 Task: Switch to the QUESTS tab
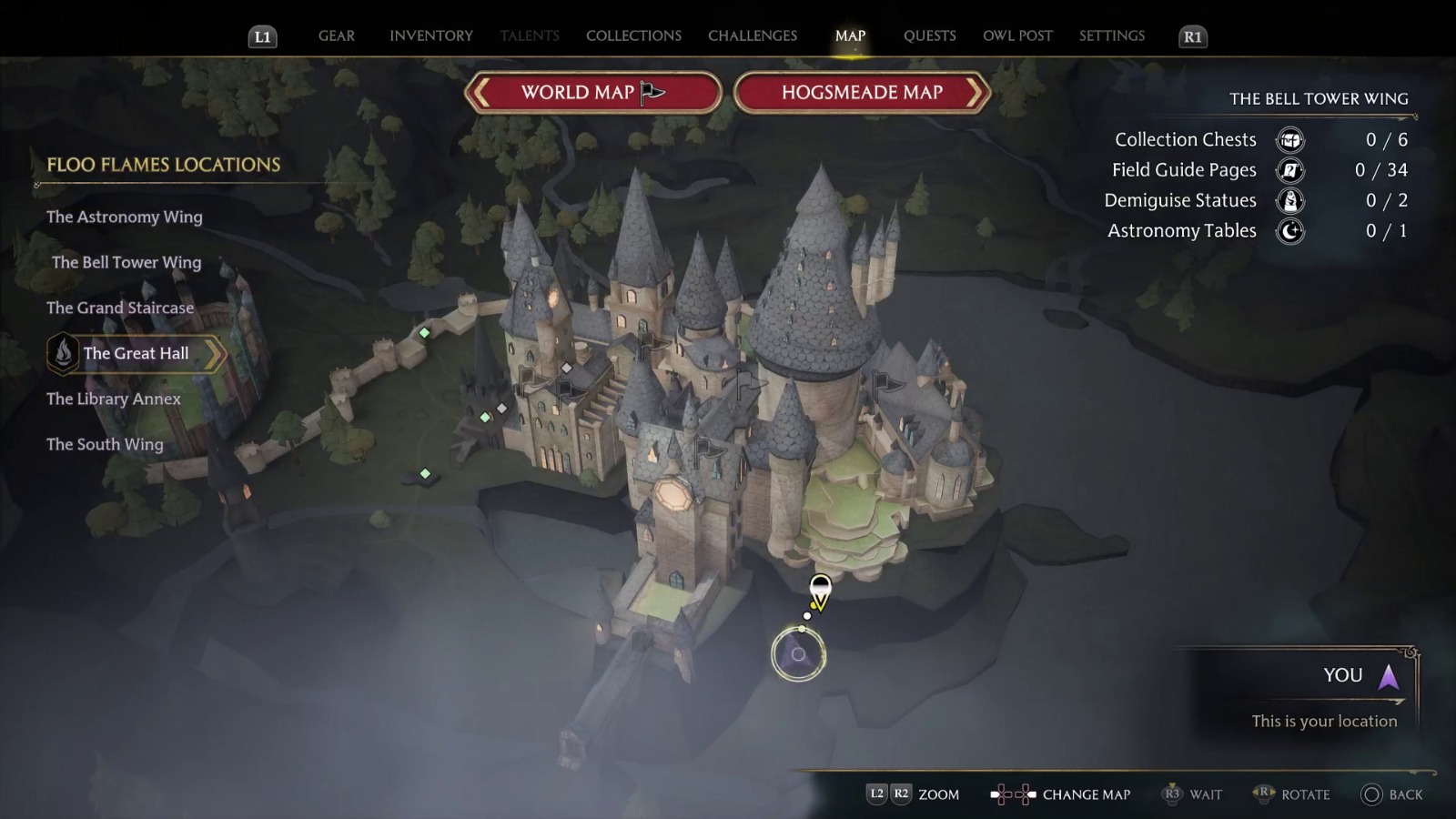pos(930,35)
